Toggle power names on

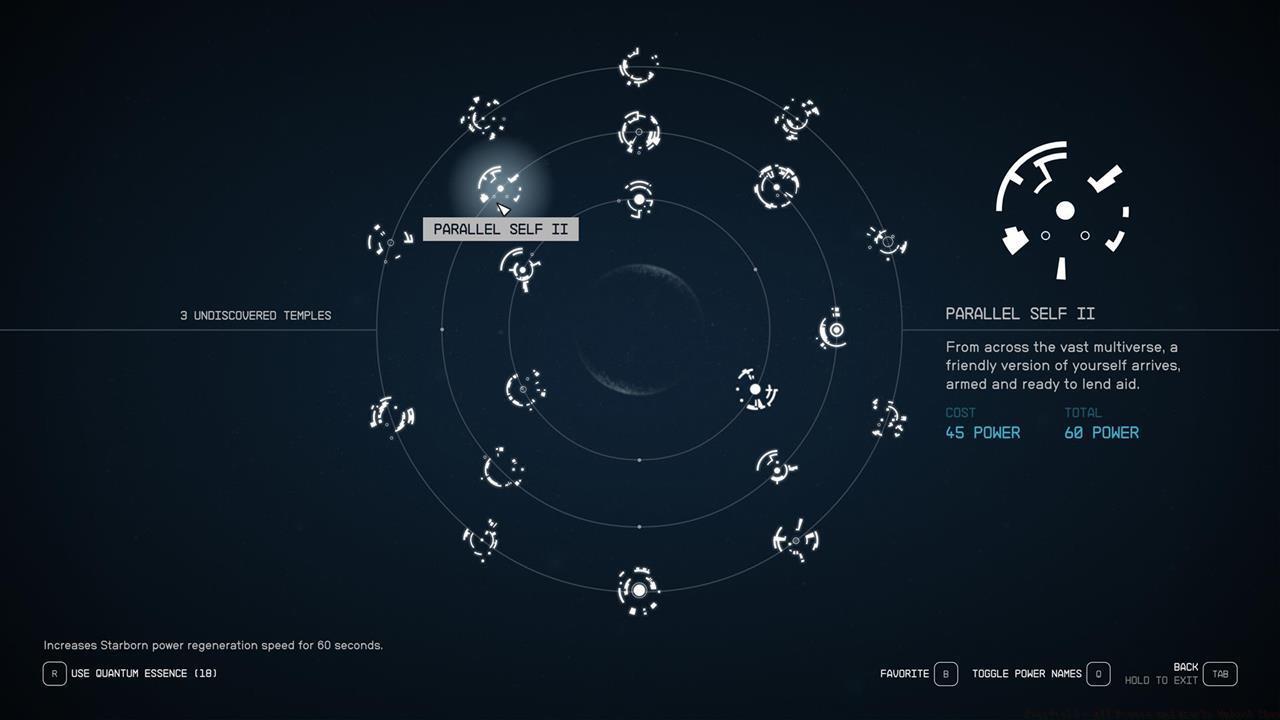1097,673
